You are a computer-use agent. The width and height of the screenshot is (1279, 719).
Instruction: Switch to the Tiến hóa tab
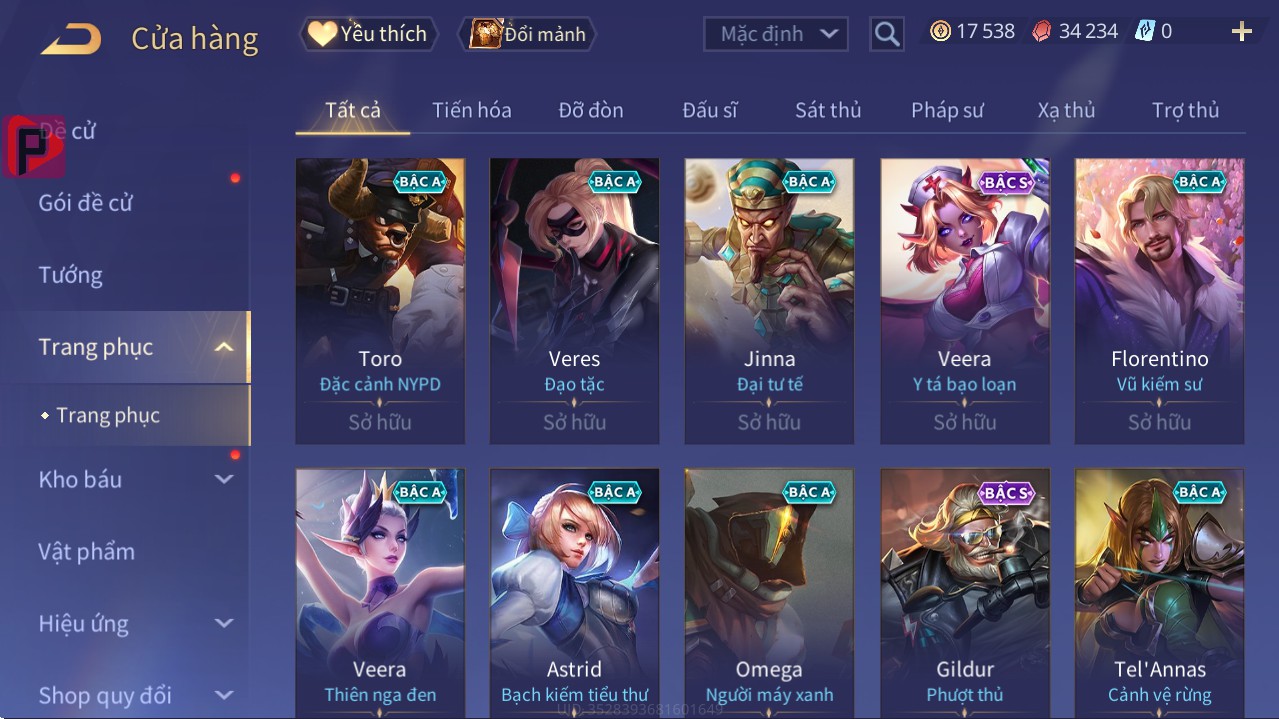tap(471, 110)
